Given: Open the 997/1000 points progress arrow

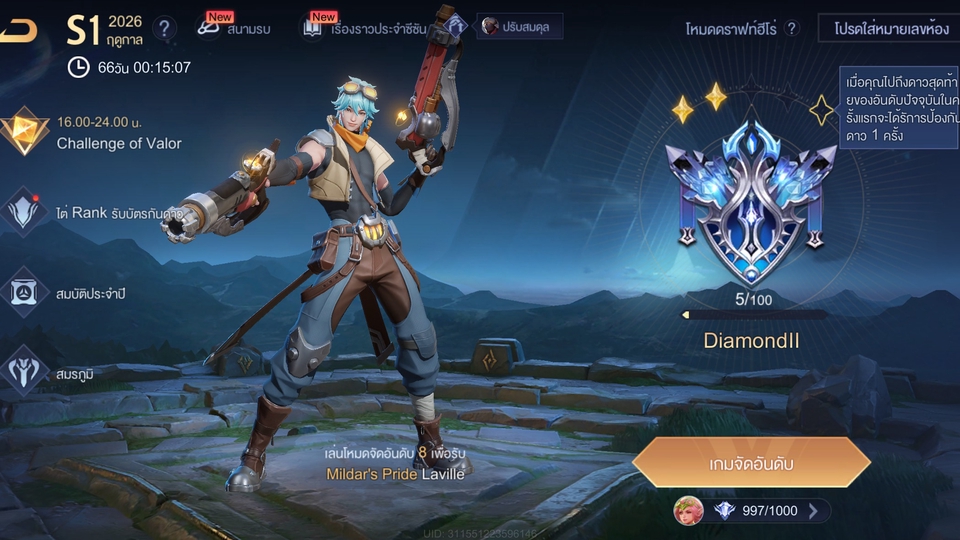Looking at the screenshot, I should point(813,511).
